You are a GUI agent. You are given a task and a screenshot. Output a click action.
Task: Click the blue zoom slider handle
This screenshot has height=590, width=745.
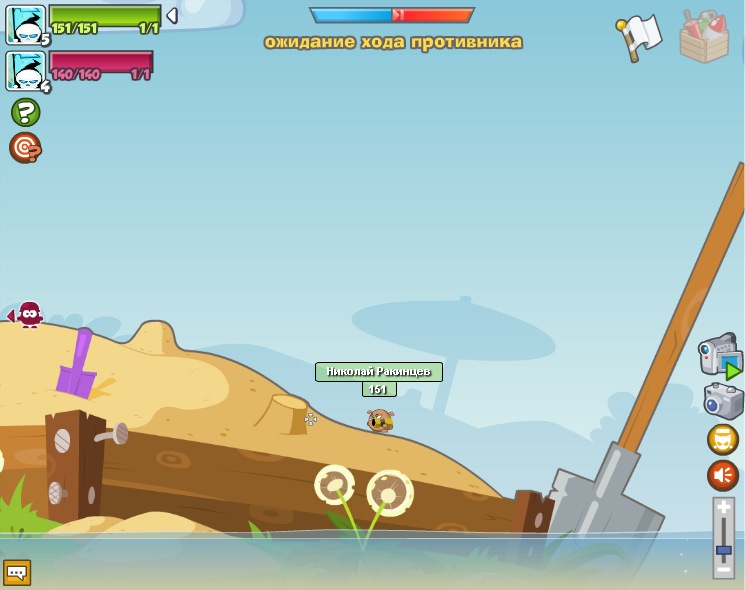[x=724, y=550]
